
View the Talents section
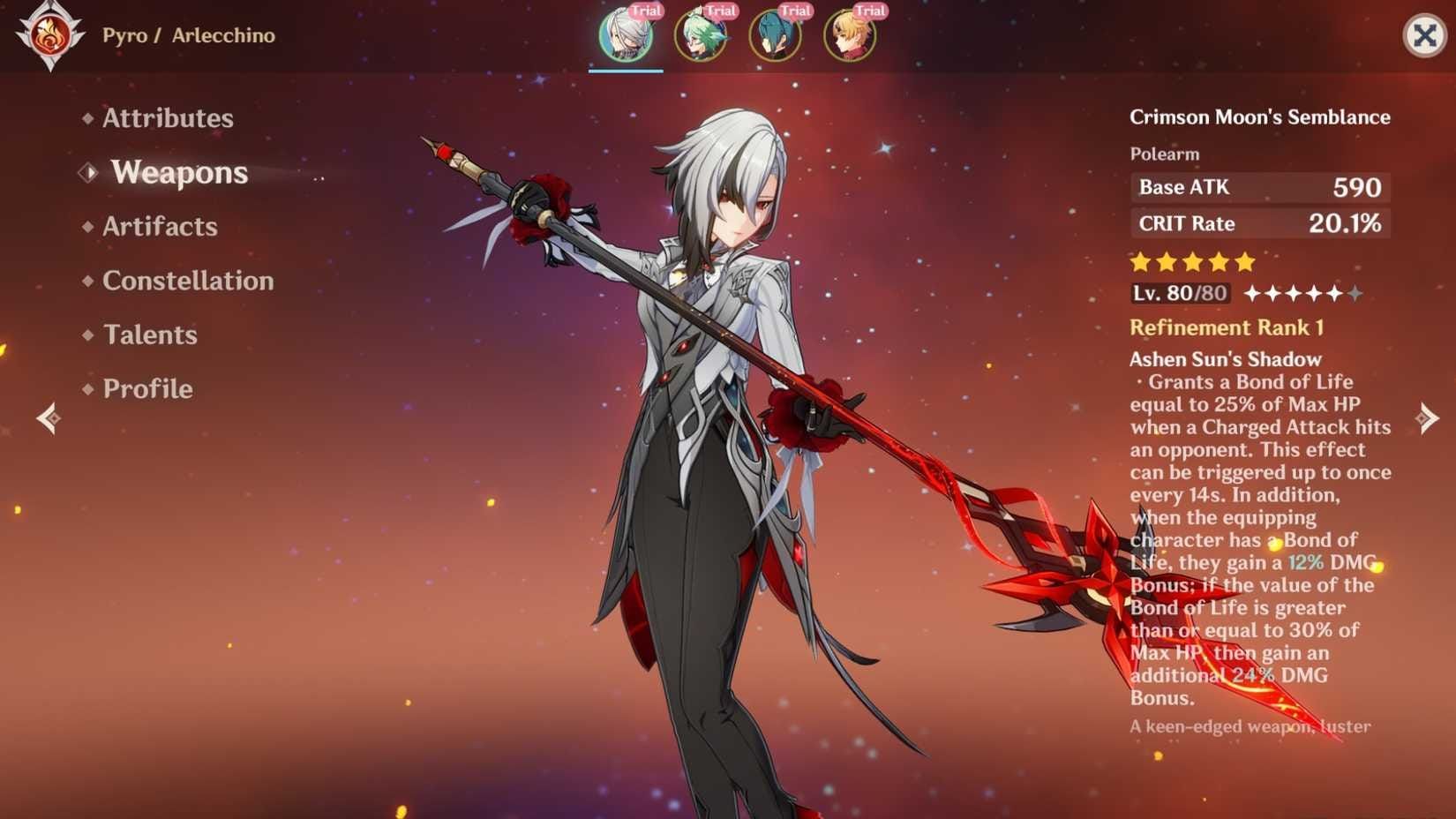coord(148,335)
